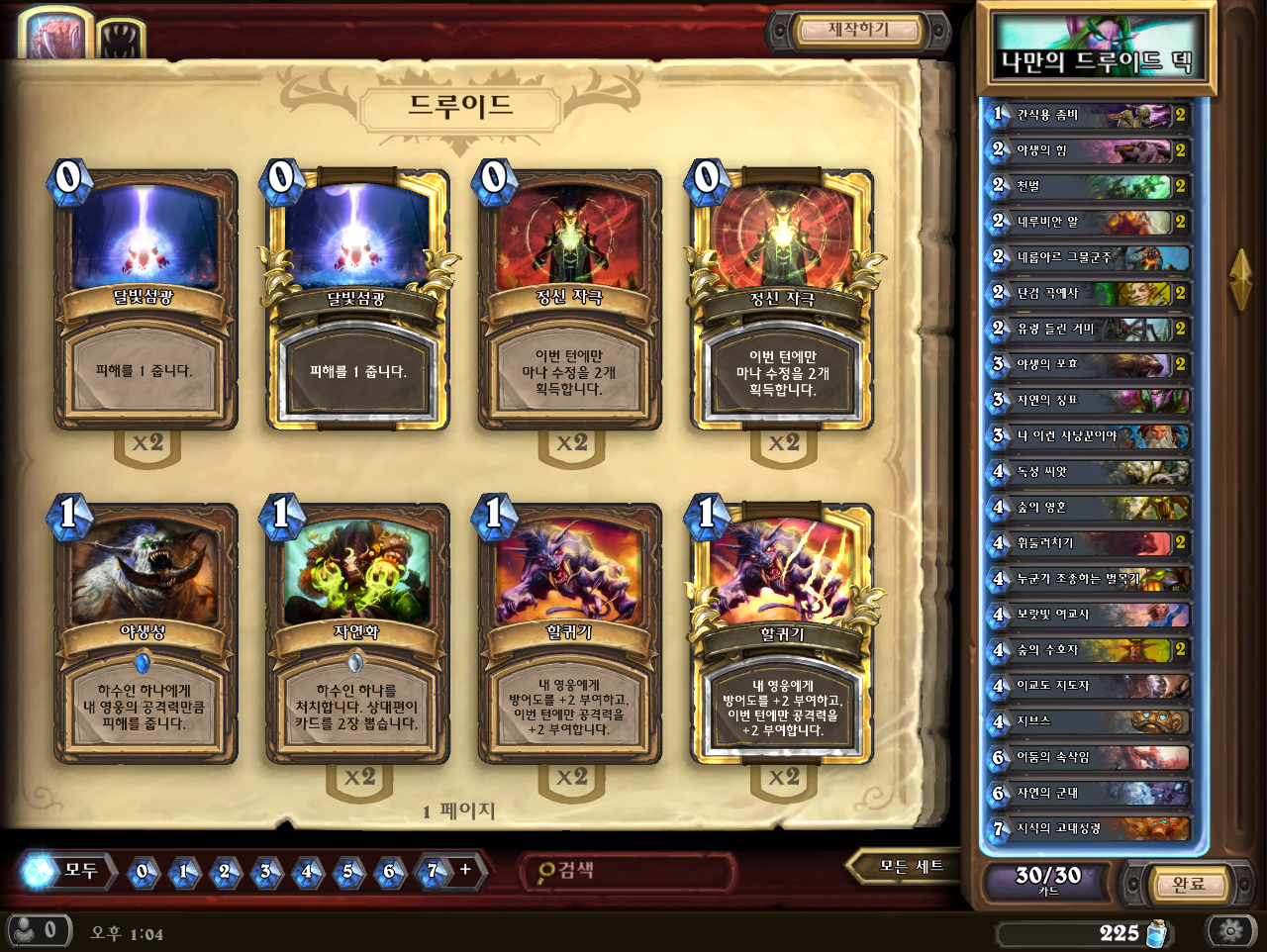The image size is (1267, 952).
Task: Select the golden 할퀴기 card
Action: click(782, 635)
